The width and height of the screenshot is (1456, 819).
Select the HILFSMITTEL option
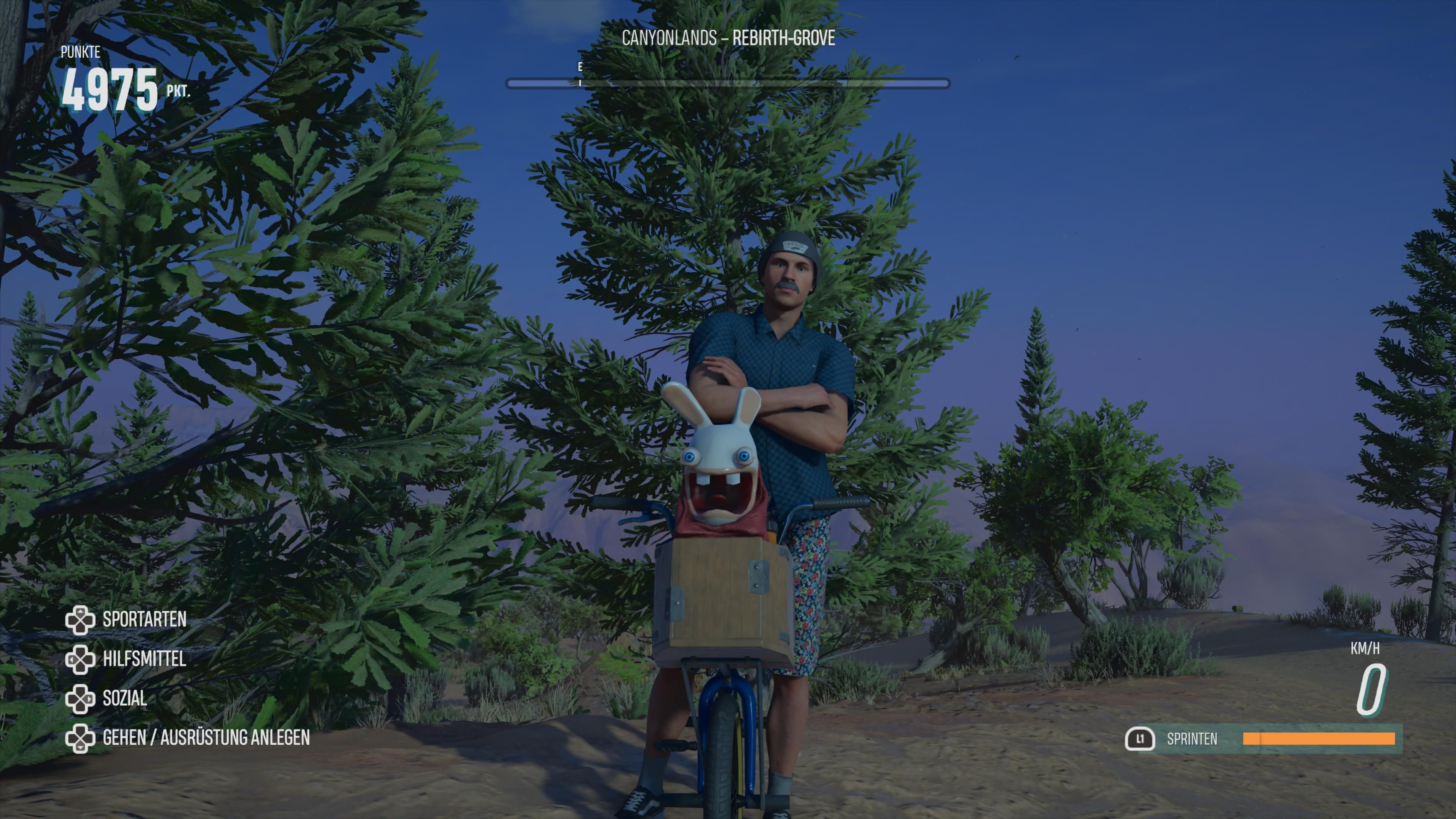pyautogui.click(x=144, y=660)
